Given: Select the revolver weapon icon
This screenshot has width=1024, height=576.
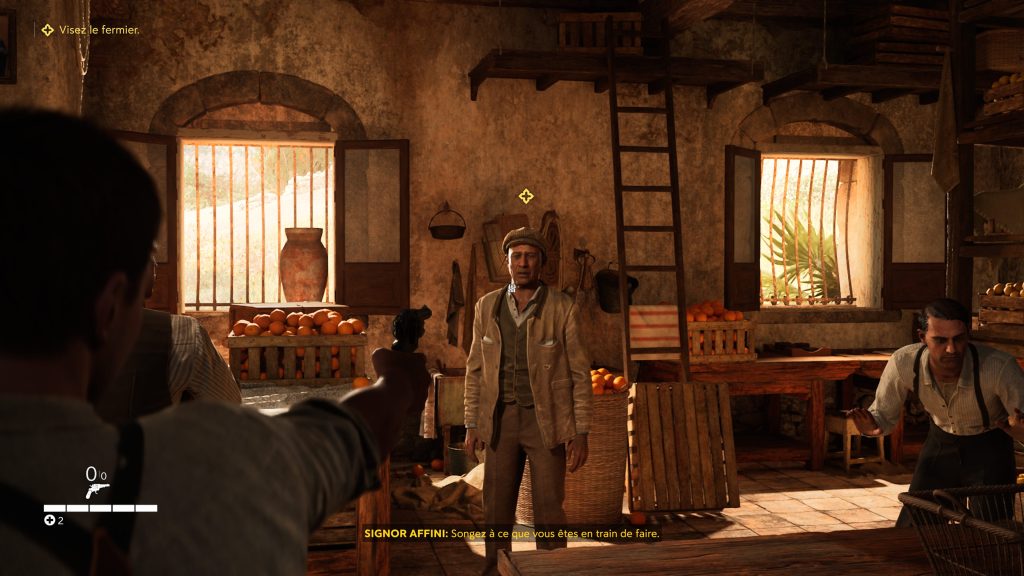Looking at the screenshot, I should 97,490.
